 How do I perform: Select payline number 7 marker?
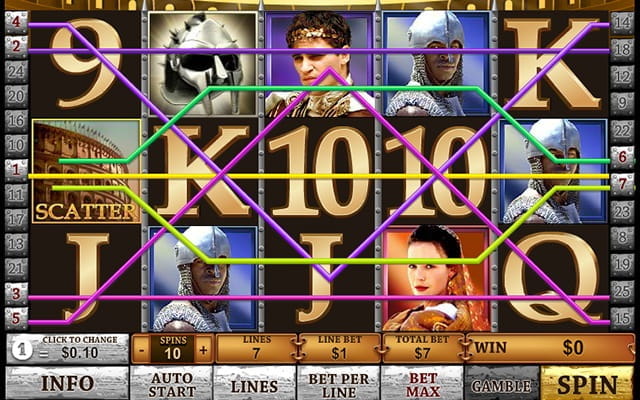coord(621,181)
